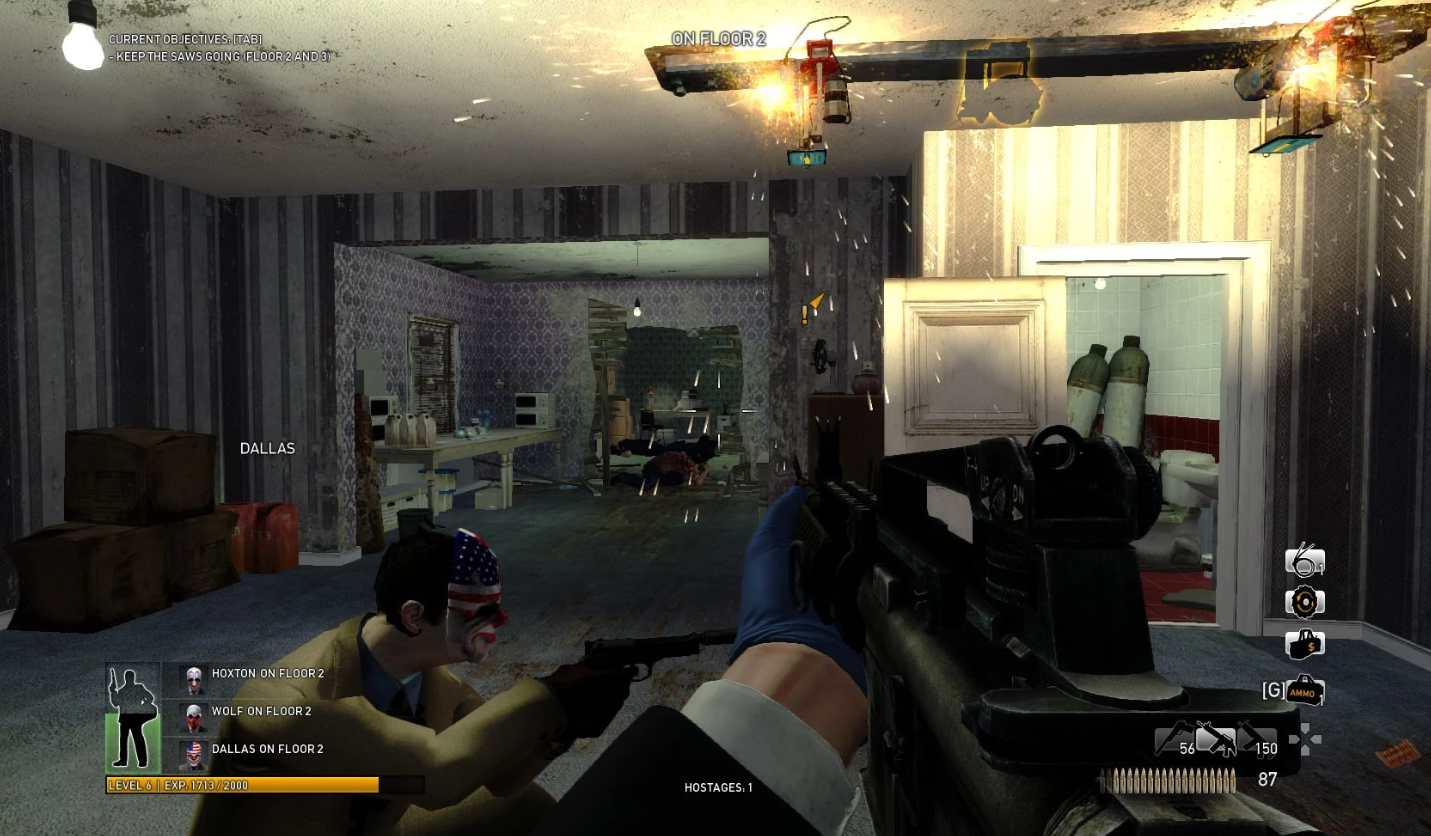The height and width of the screenshot is (836, 1431).
Task: Click the ammo count 150 display
Action: point(1267,747)
